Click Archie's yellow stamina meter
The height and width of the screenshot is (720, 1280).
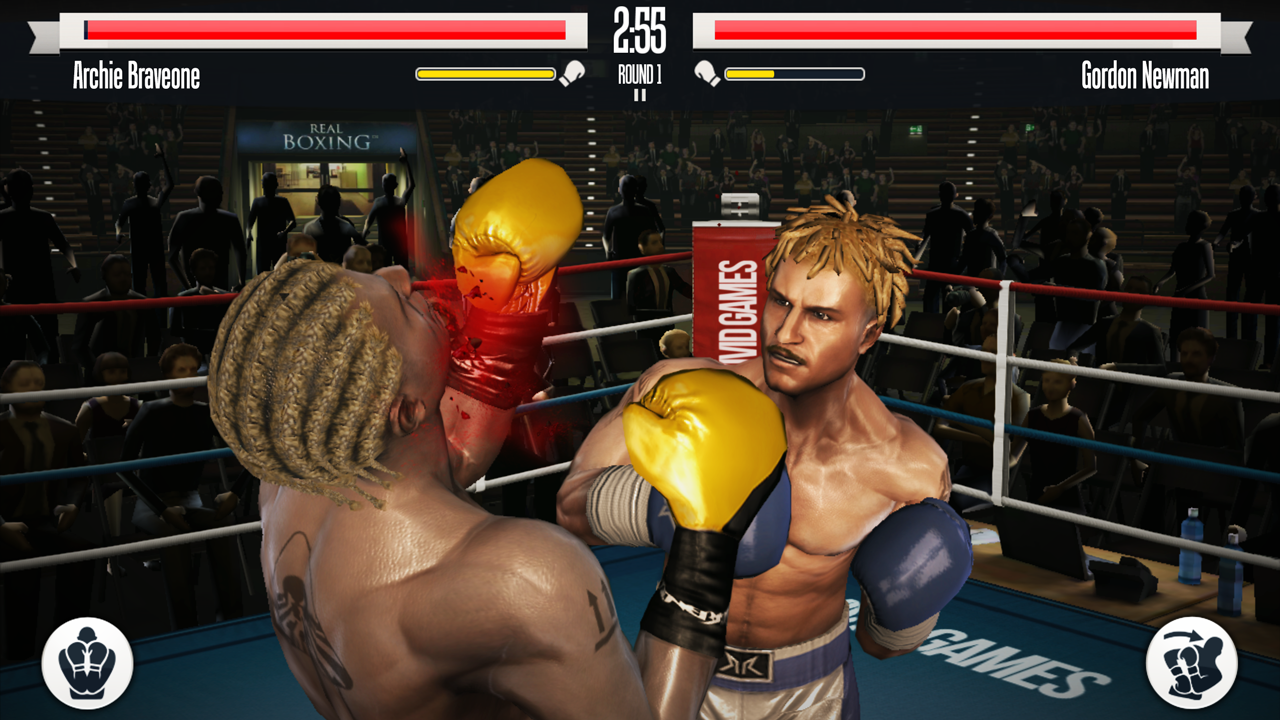(485, 72)
